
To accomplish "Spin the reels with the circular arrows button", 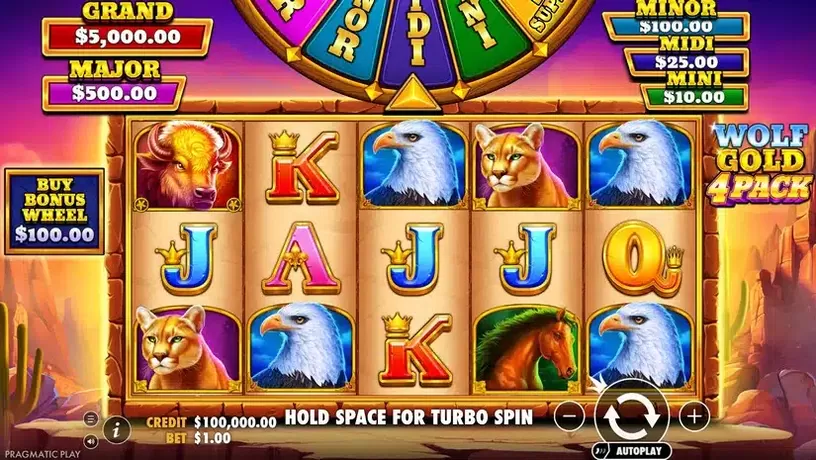I will click(630, 412).
